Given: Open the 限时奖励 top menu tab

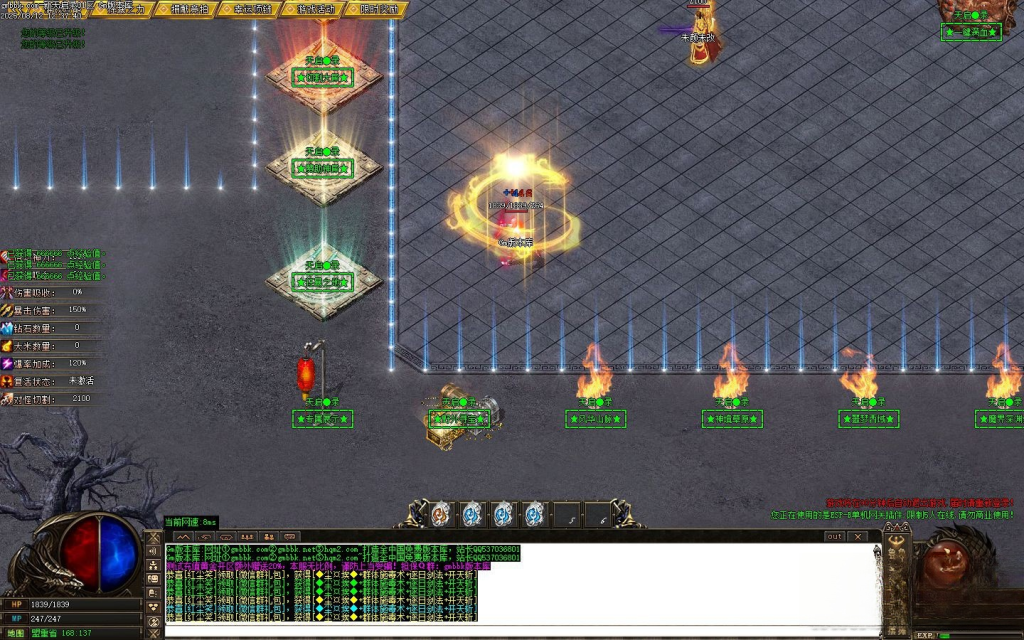Looking at the screenshot, I should click(x=377, y=9).
